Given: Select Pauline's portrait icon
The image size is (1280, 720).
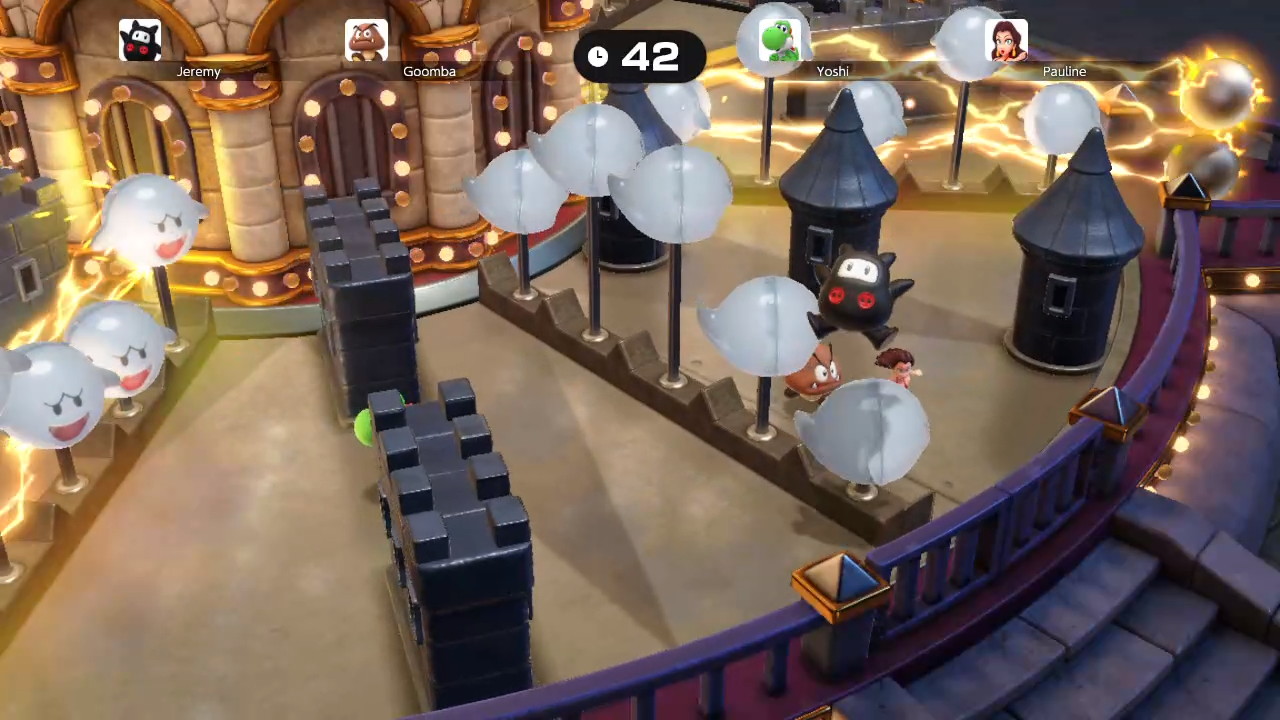Looking at the screenshot, I should click(1006, 38).
